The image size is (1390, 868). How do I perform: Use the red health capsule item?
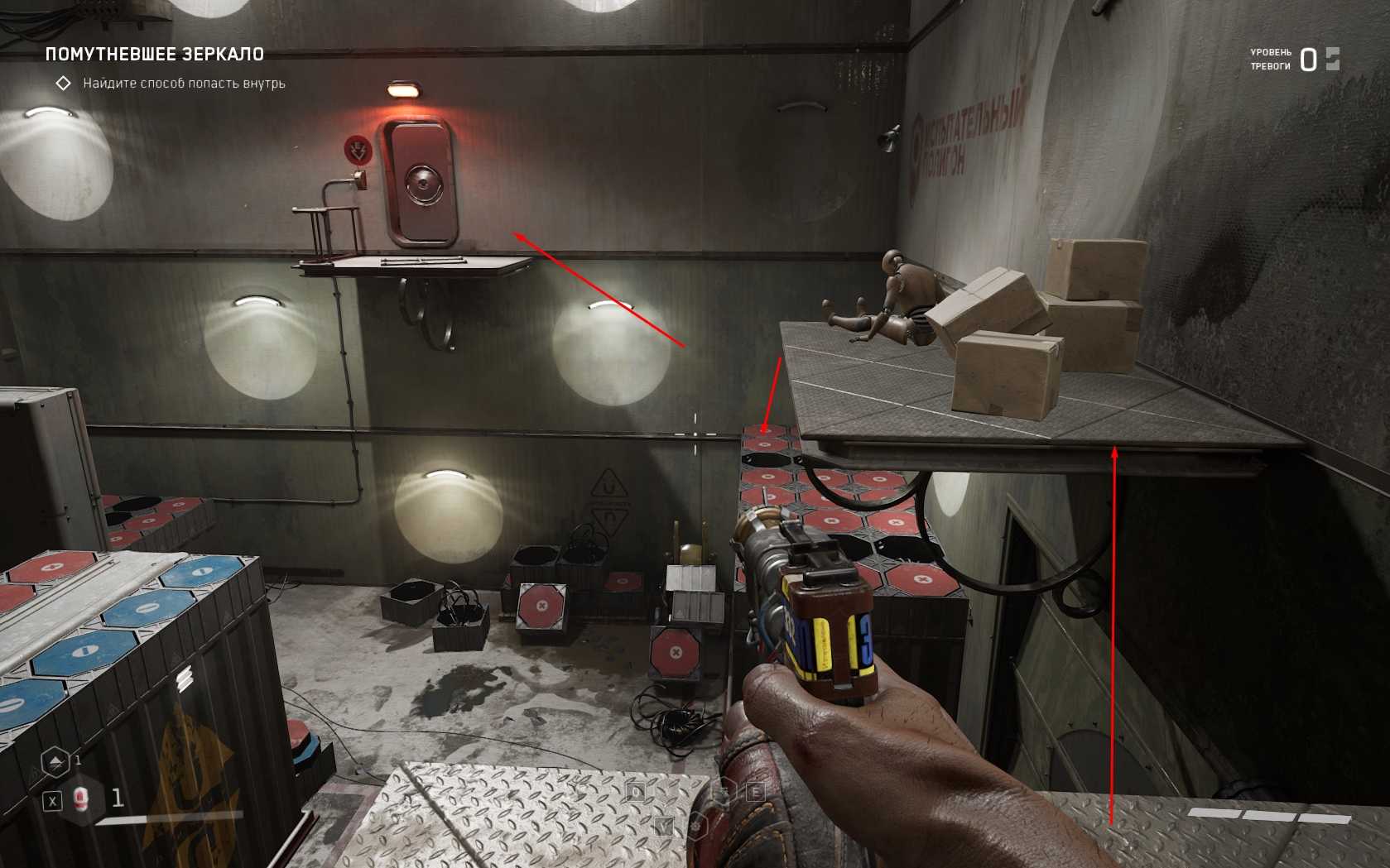(x=80, y=799)
